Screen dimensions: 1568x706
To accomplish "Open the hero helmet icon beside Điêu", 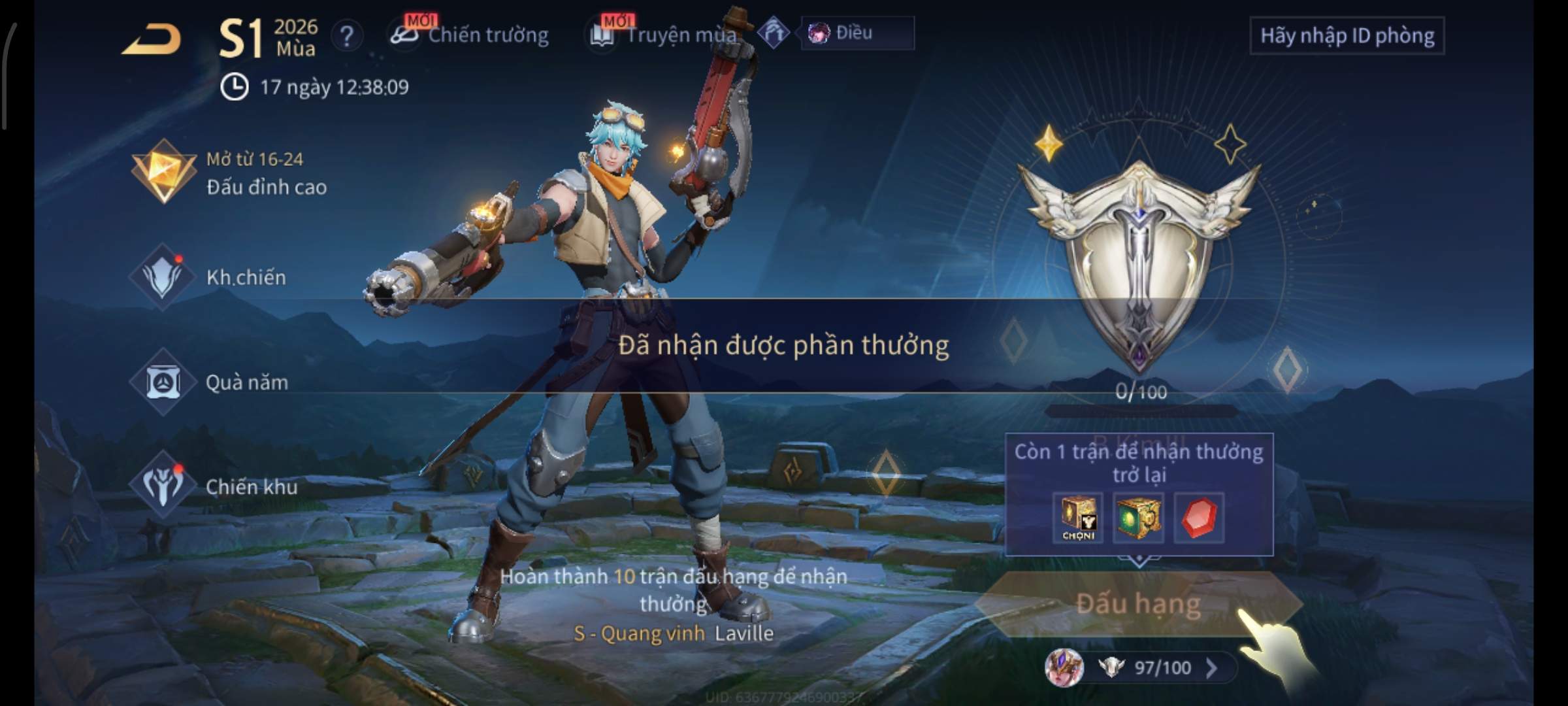I will (774, 33).
